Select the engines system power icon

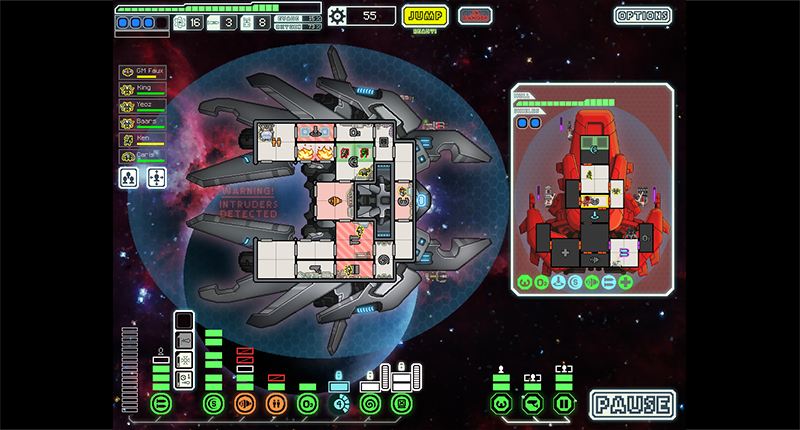213,404
